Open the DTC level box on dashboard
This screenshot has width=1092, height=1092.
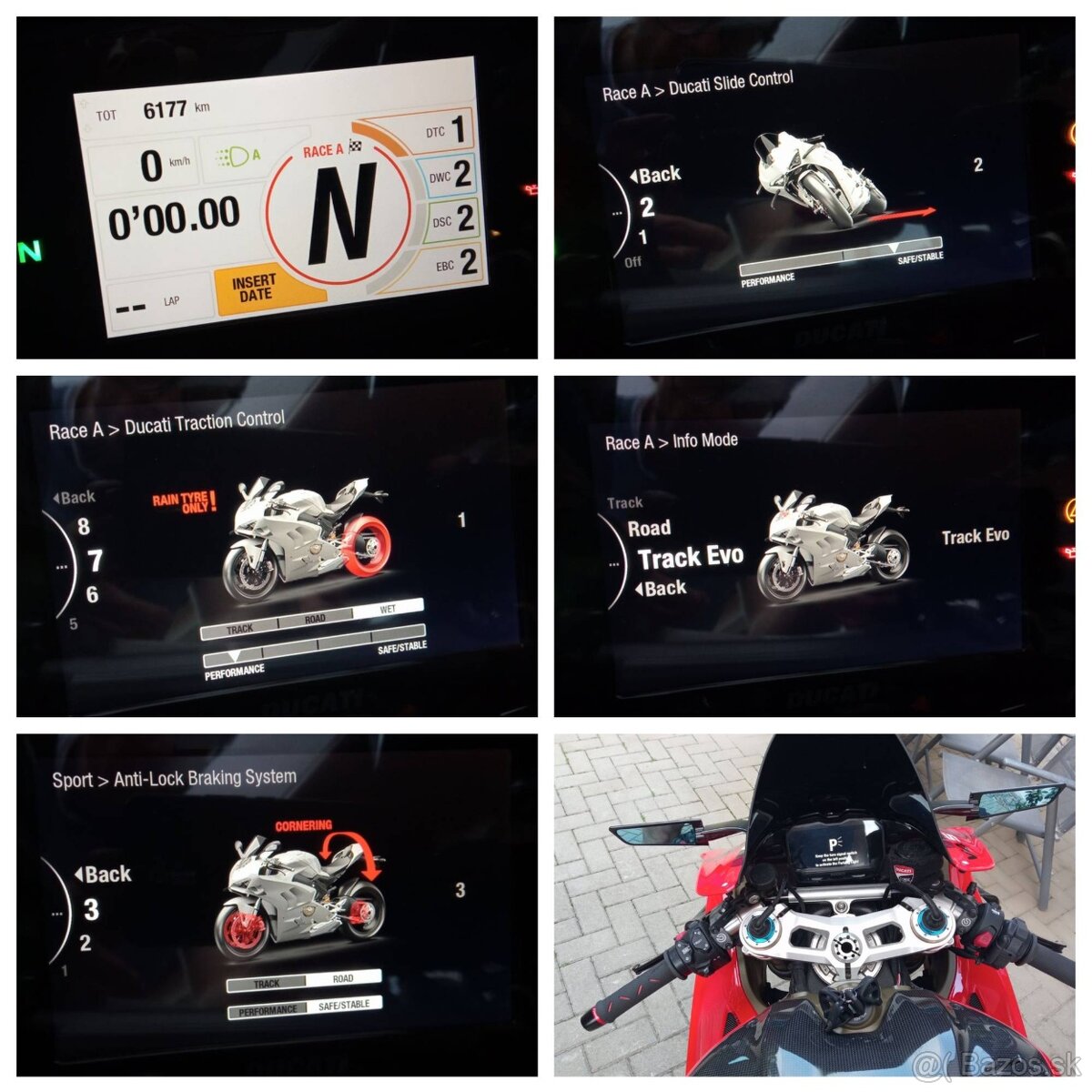(448, 131)
